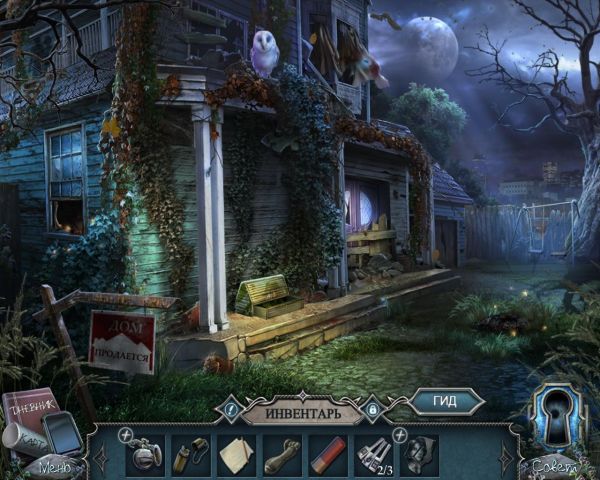Image resolution: width=600 pixels, height=480 pixels.
Task: Choose the red cylinder inventory item
Action: point(327,455)
